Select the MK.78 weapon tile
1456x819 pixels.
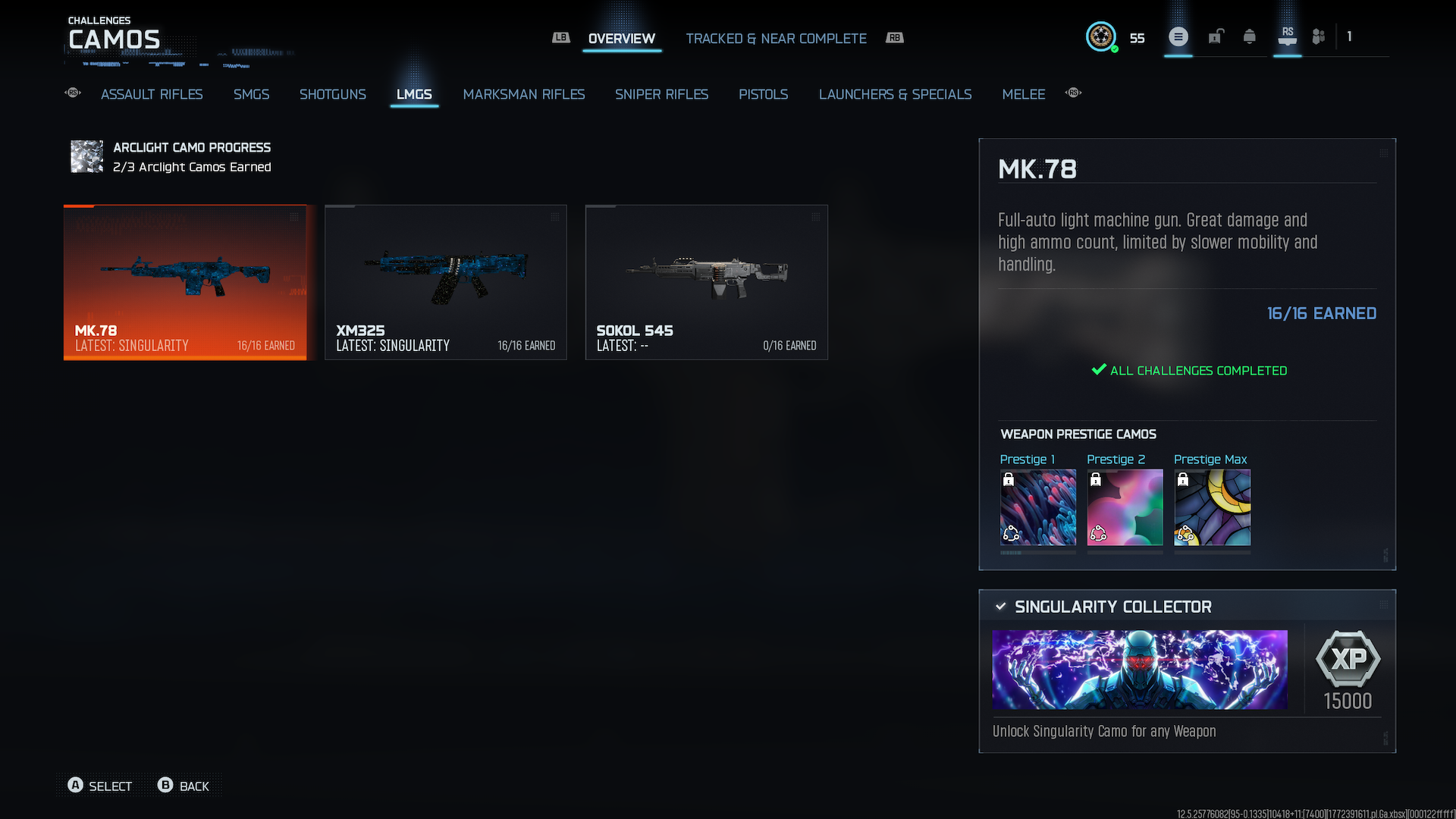[x=185, y=282]
